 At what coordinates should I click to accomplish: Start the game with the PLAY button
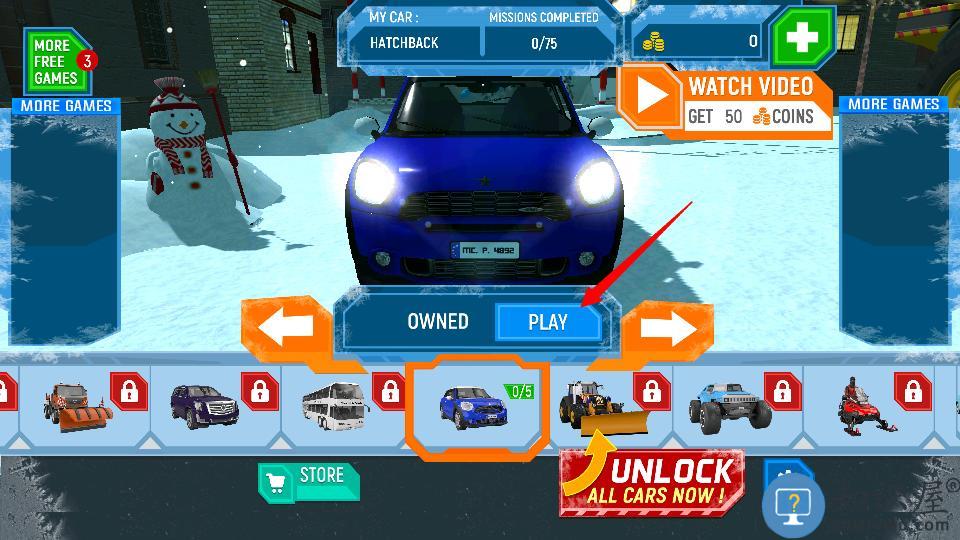[x=548, y=322]
